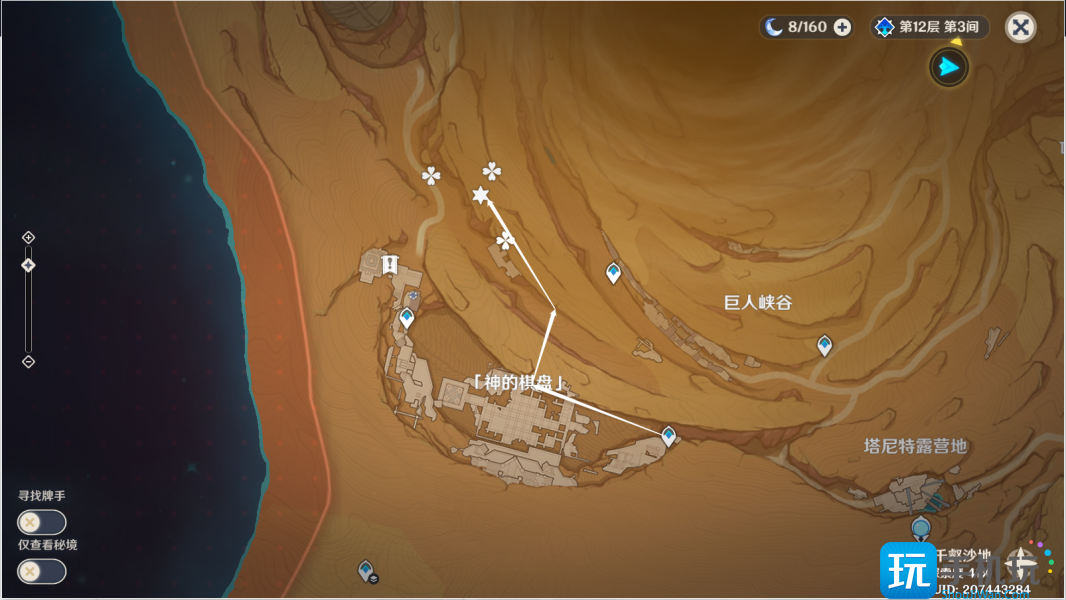Close the map with the X button

tap(1020, 27)
